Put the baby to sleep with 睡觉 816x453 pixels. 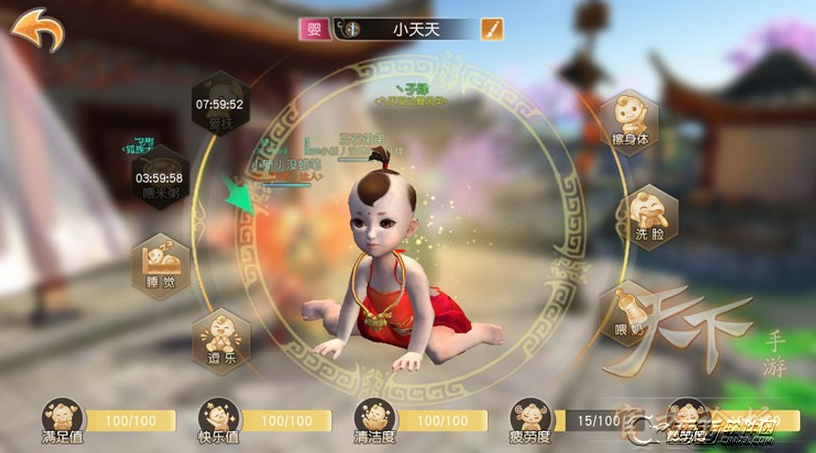pos(161,263)
